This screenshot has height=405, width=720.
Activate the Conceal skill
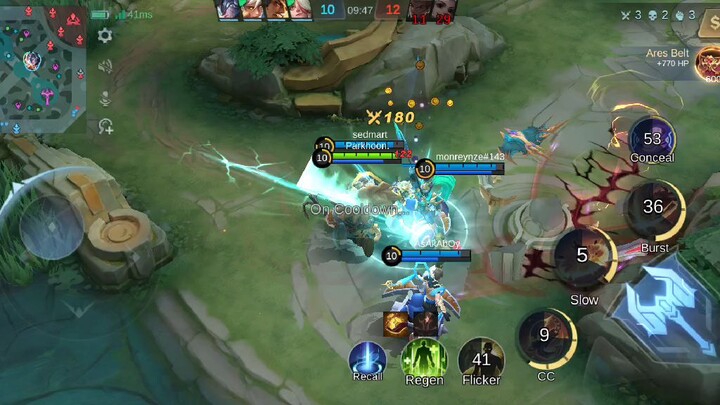coord(652,138)
